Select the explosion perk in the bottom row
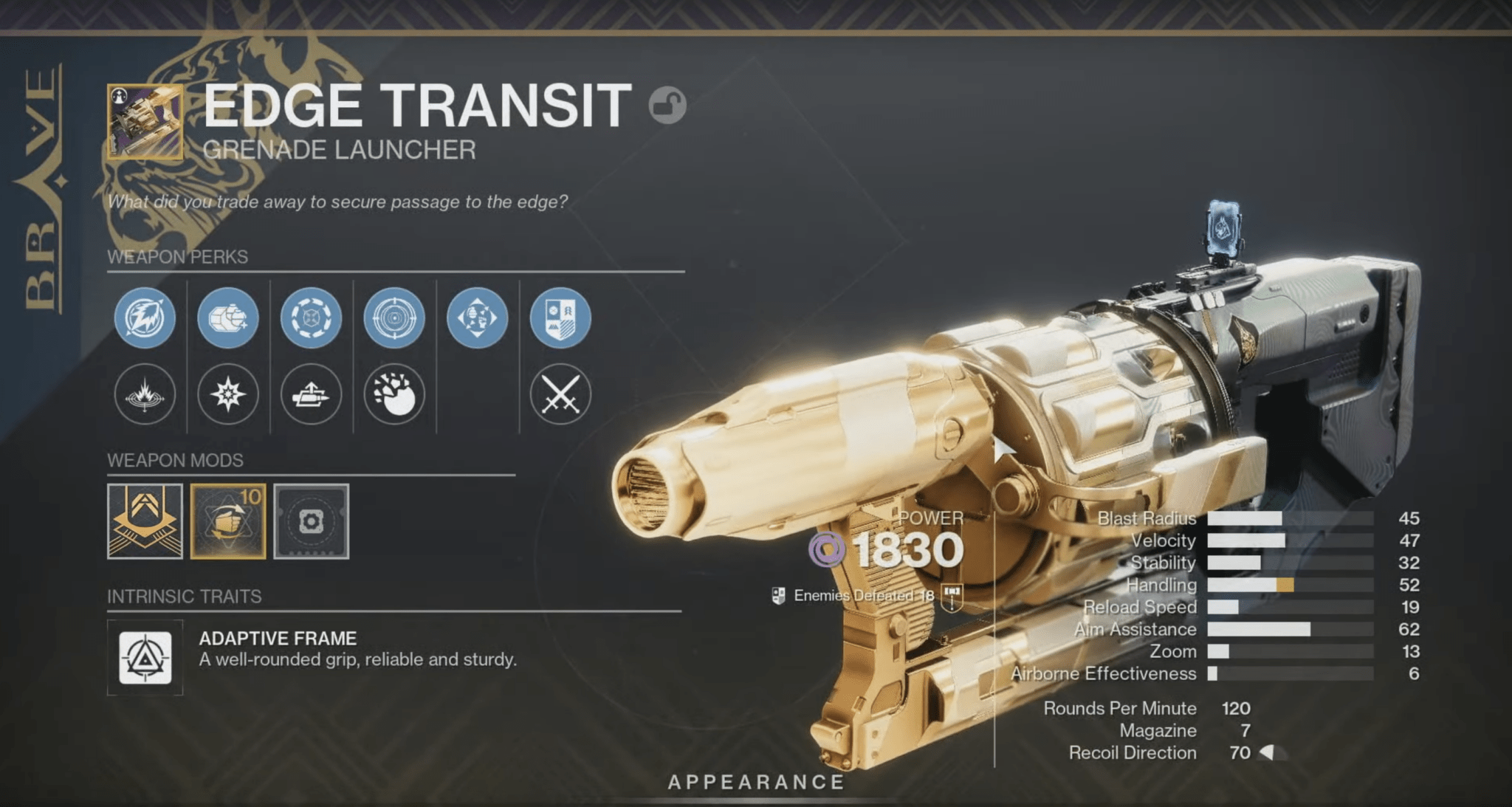The width and height of the screenshot is (1512, 807). 145,395
